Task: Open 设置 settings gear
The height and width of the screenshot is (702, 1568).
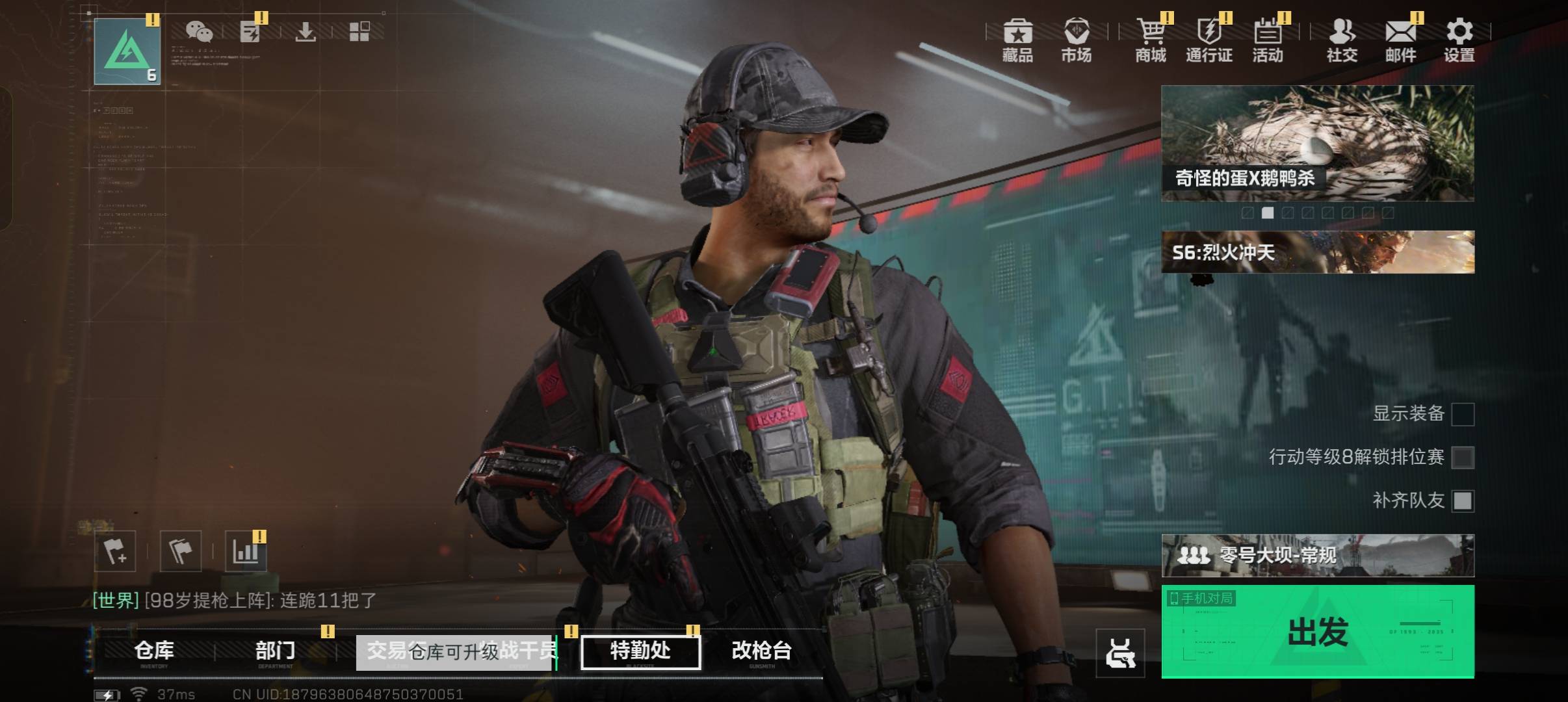Action: (1459, 40)
